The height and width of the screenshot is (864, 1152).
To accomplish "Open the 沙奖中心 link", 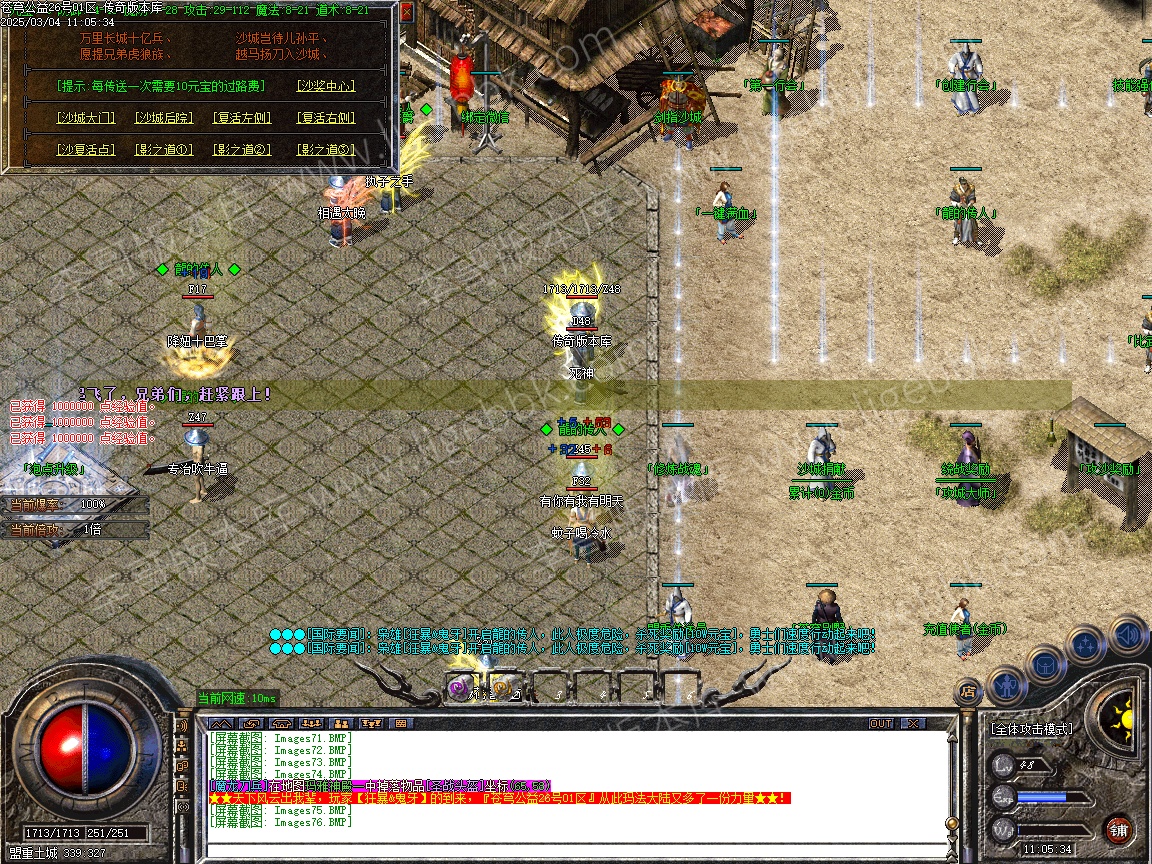I will 326,86.
